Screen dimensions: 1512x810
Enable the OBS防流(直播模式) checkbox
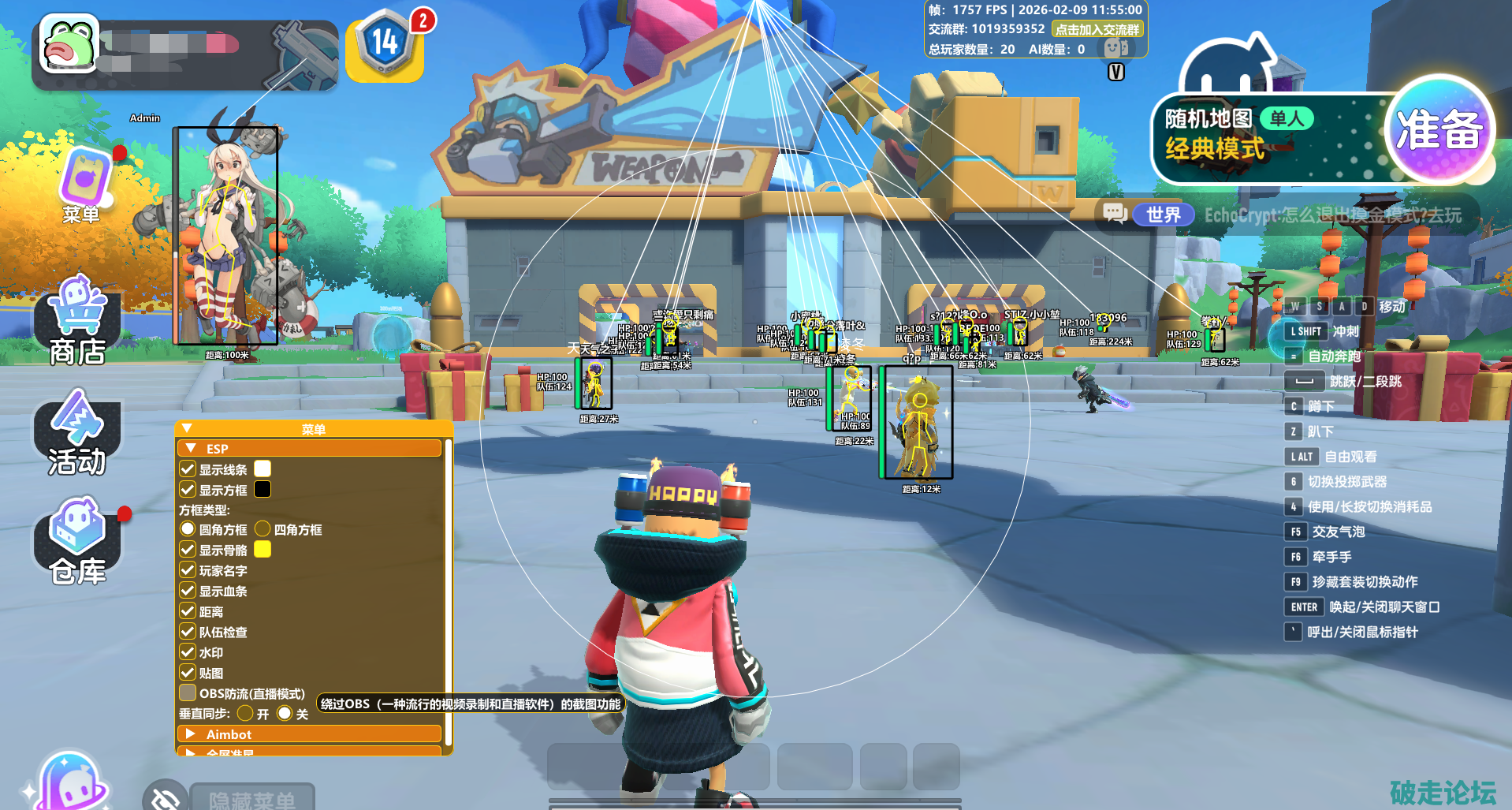pos(188,693)
